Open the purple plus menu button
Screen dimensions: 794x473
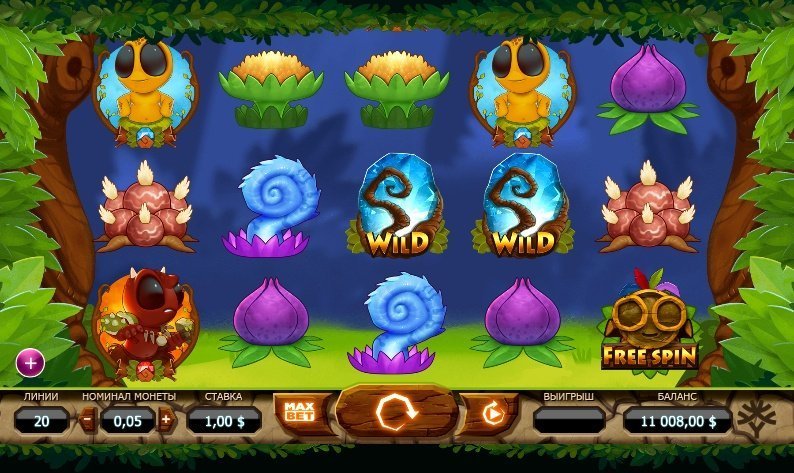[30, 360]
